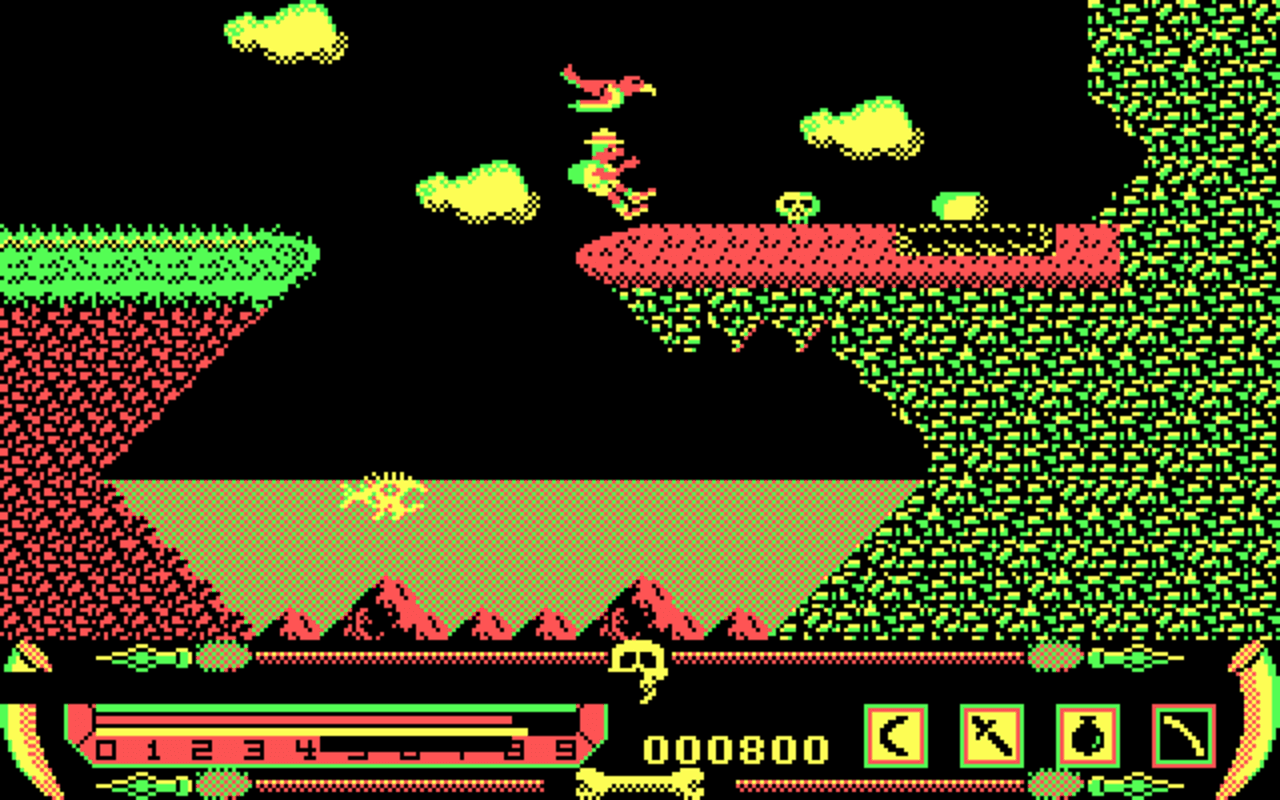Click the explorer character in mid-jump
This screenshot has width=1280, height=800.
coord(610,170)
